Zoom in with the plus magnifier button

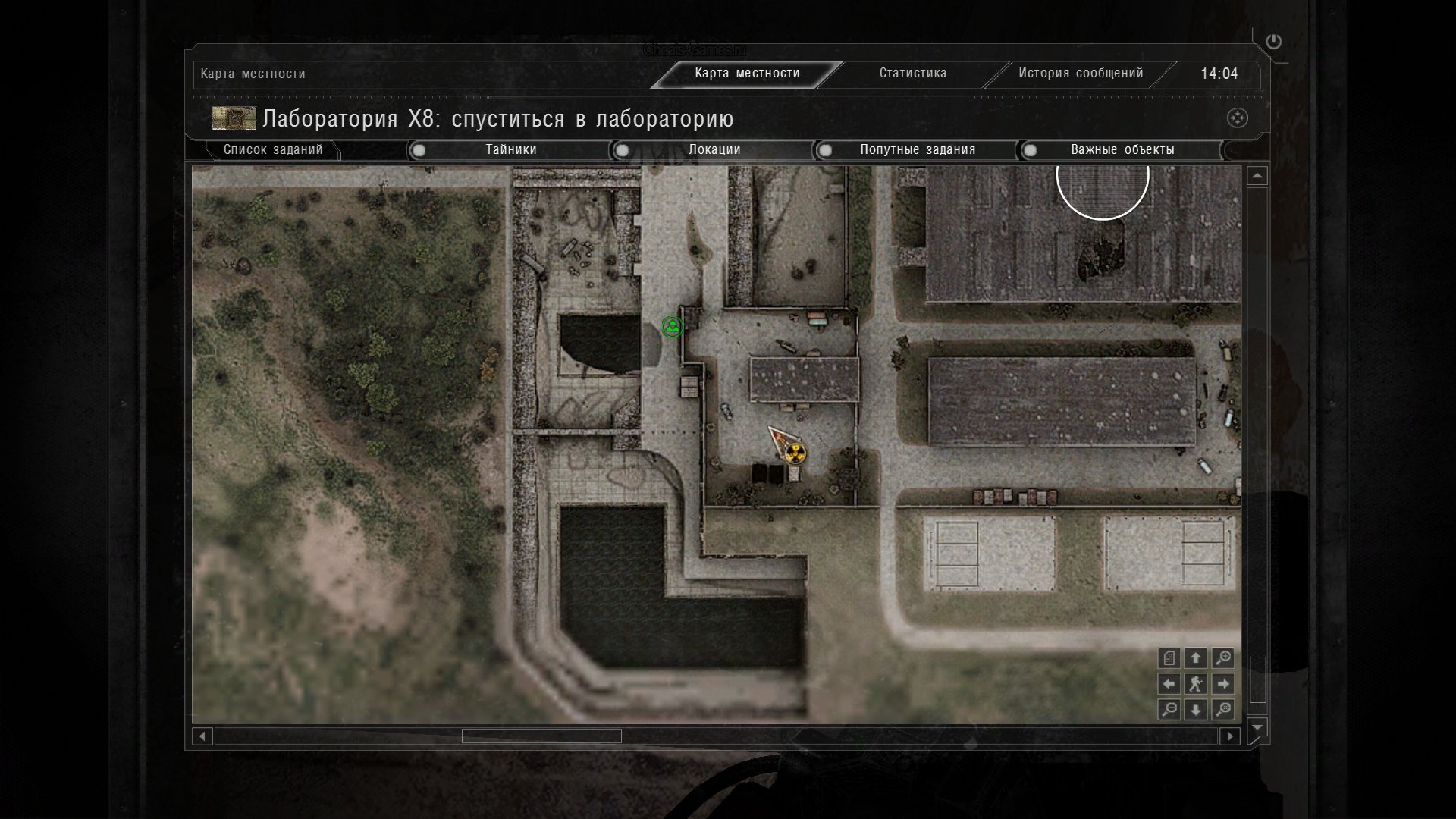(1222, 658)
